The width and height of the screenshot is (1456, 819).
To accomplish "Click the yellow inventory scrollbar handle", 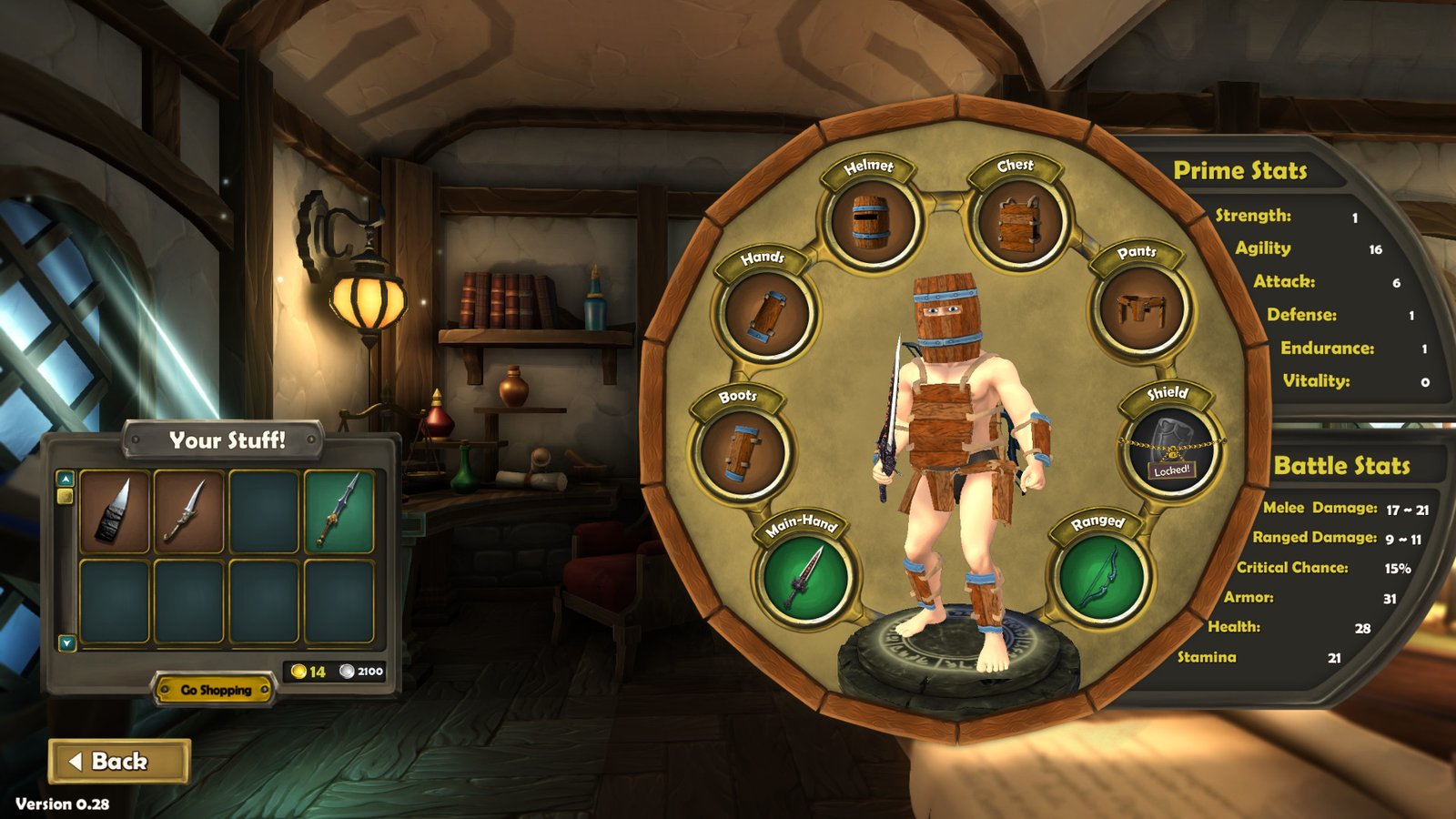I will pyautogui.click(x=66, y=496).
